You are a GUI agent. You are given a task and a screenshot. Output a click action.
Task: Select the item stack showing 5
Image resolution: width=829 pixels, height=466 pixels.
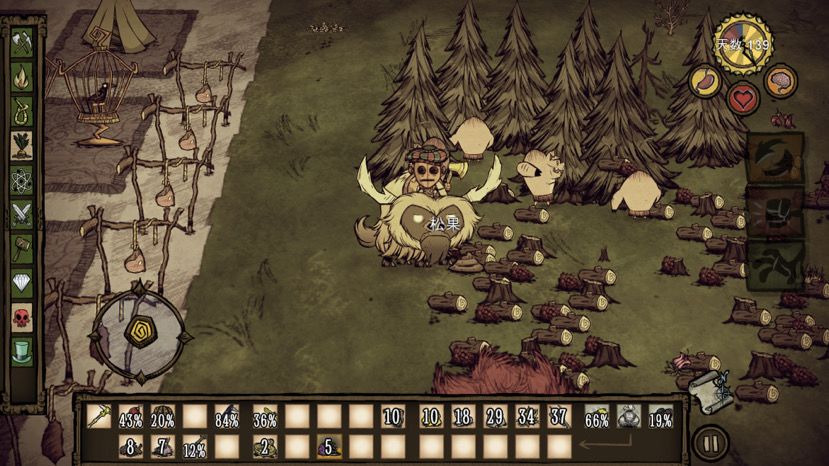[326, 446]
